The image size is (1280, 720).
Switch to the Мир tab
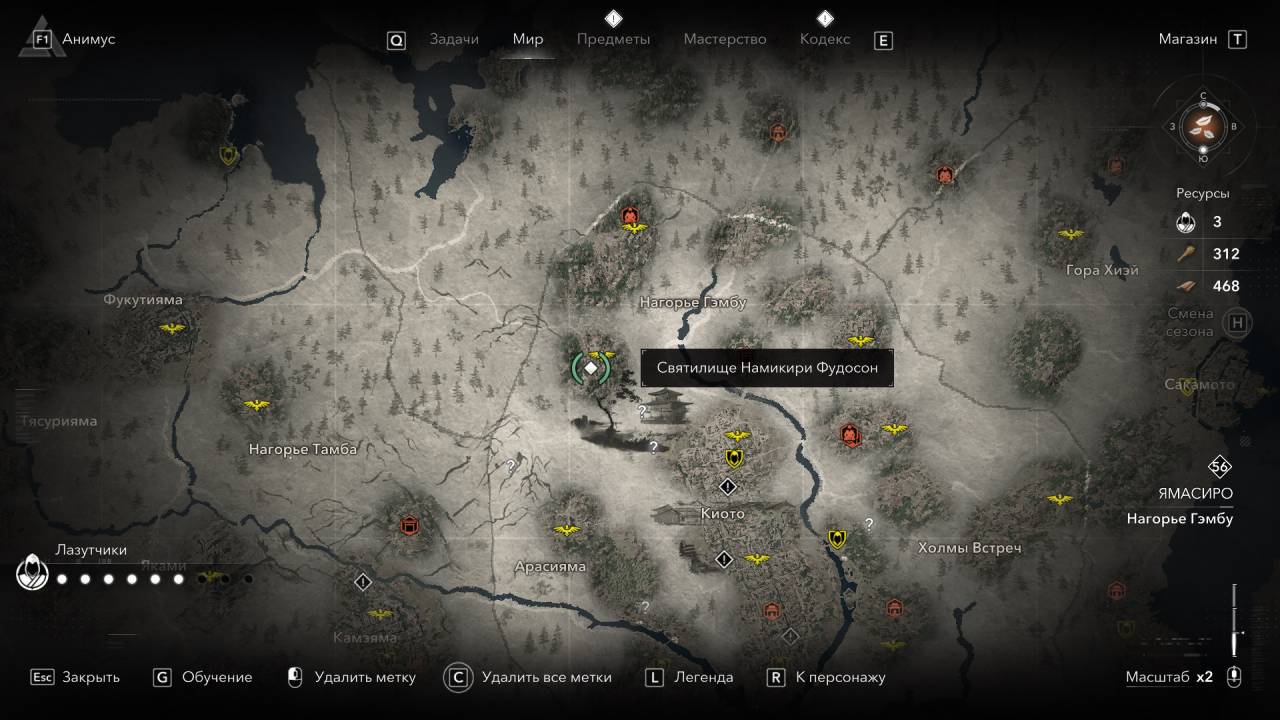click(528, 39)
